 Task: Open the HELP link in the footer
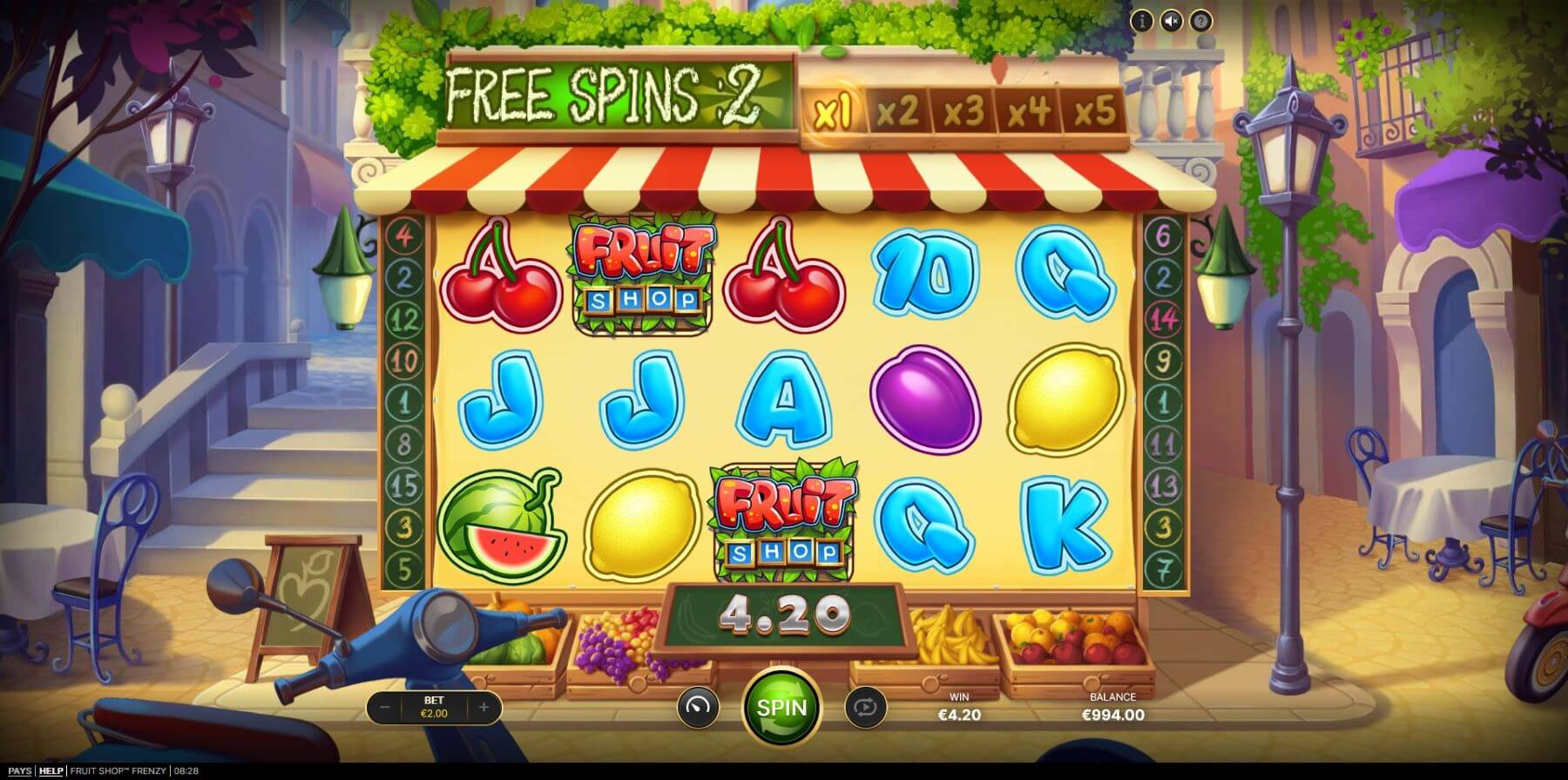point(51,771)
